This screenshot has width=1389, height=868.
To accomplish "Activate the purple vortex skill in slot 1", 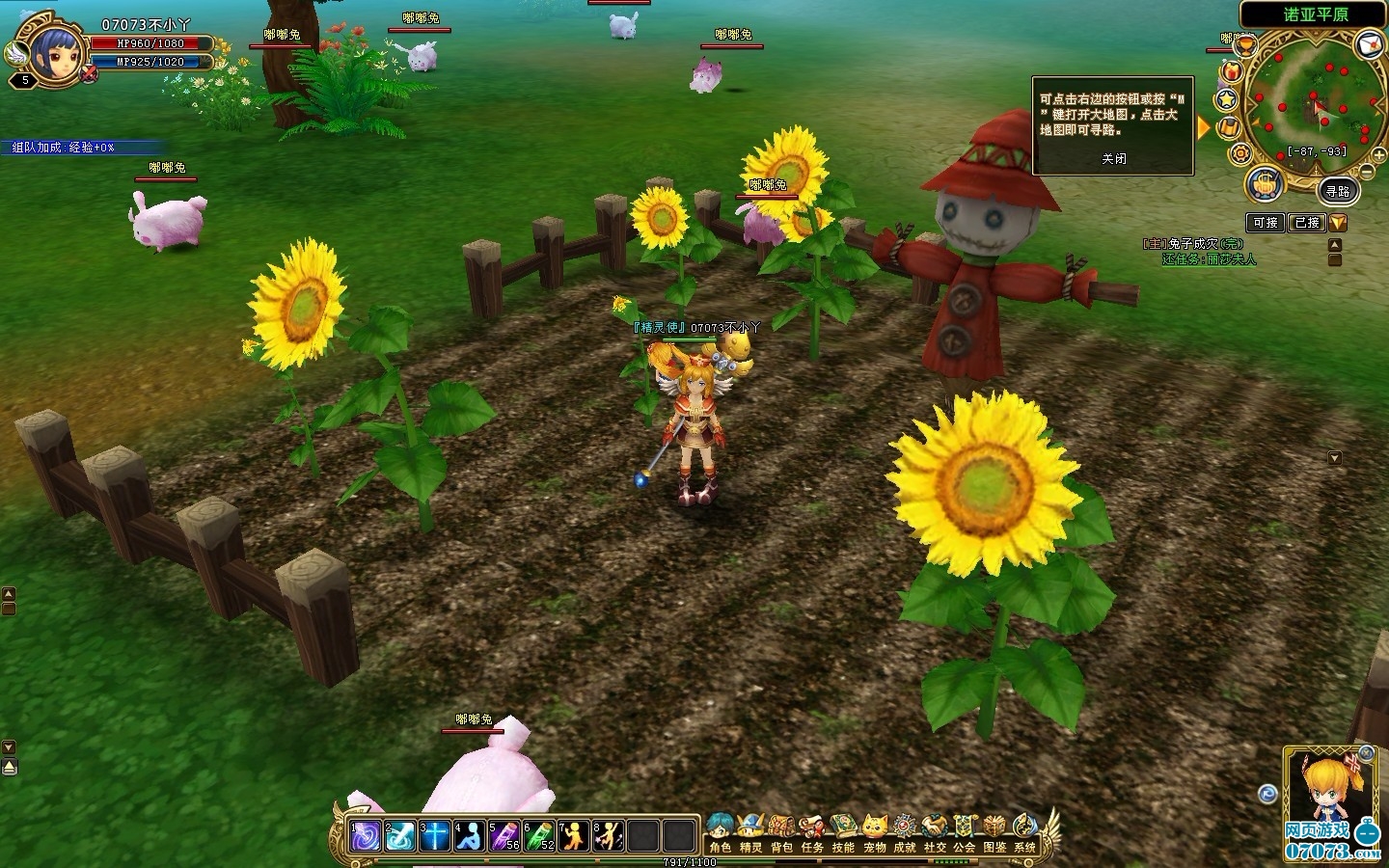I will coord(365,835).
